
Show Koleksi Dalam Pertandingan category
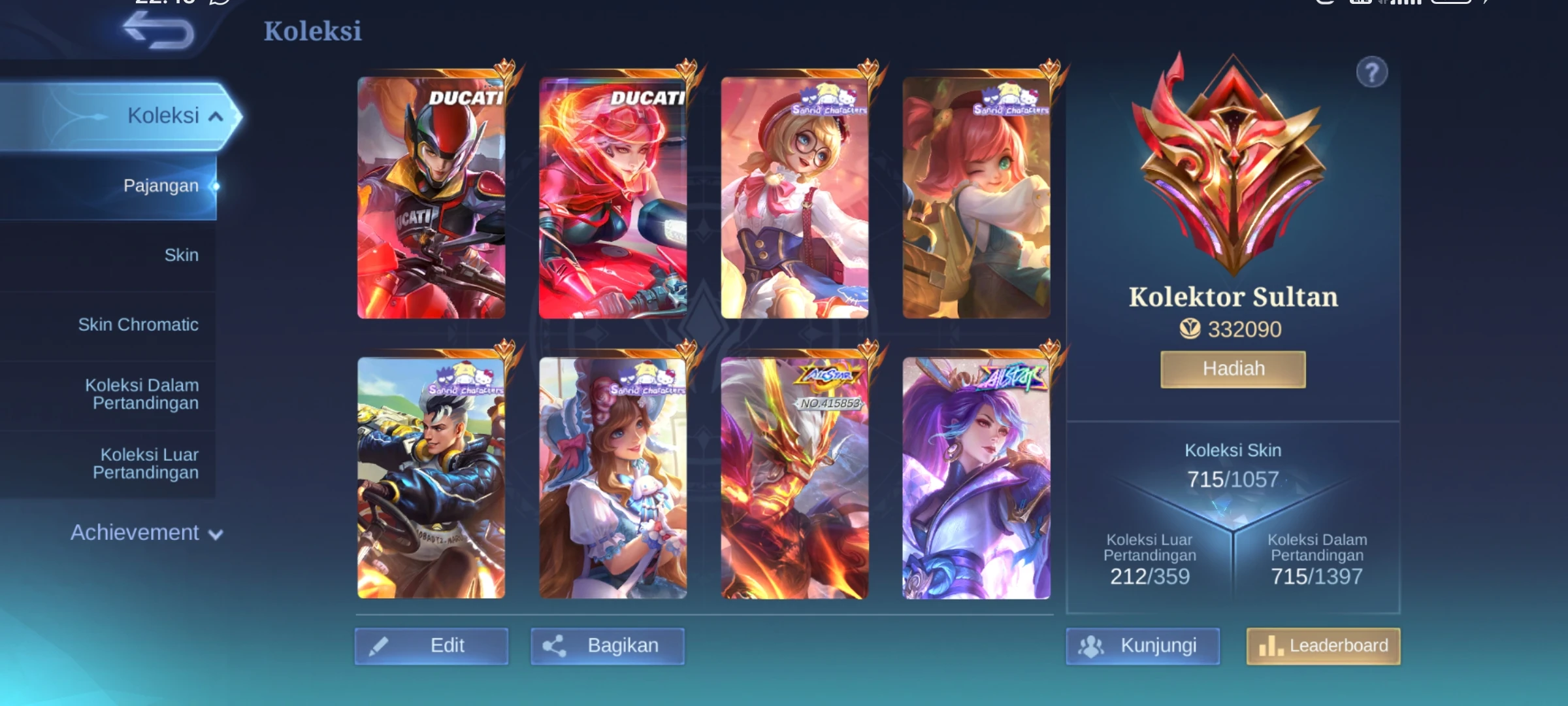pos(142,394)
